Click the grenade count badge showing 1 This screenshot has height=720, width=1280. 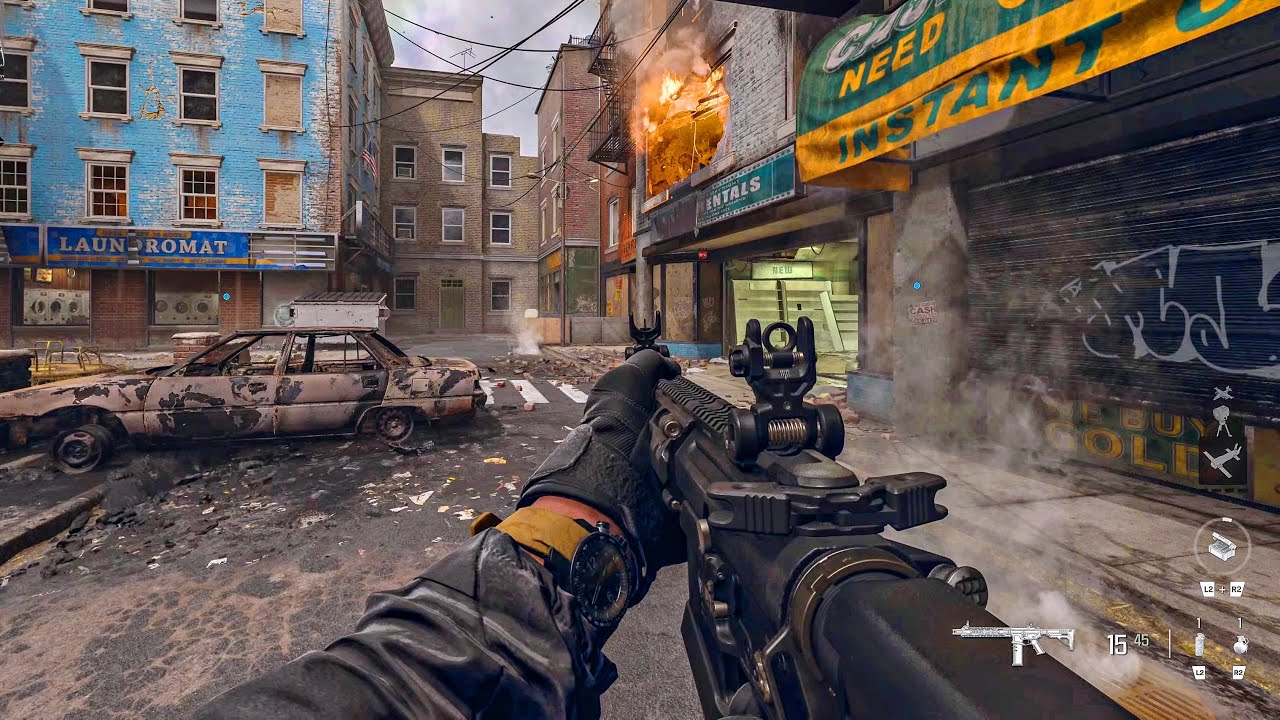point(1240,622)
